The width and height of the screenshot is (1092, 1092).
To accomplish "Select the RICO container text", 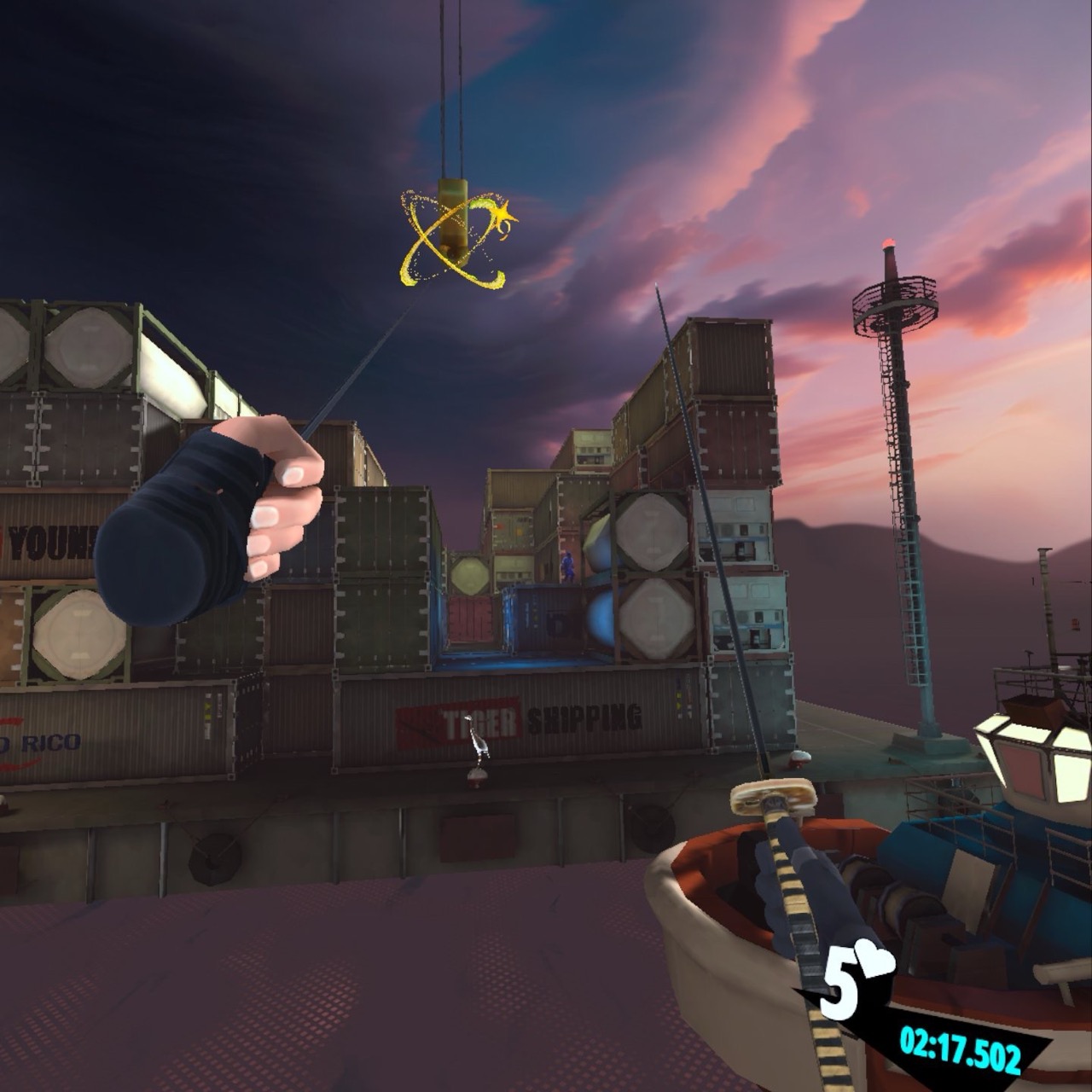I will pyautogui.click(x=51, y=741).
